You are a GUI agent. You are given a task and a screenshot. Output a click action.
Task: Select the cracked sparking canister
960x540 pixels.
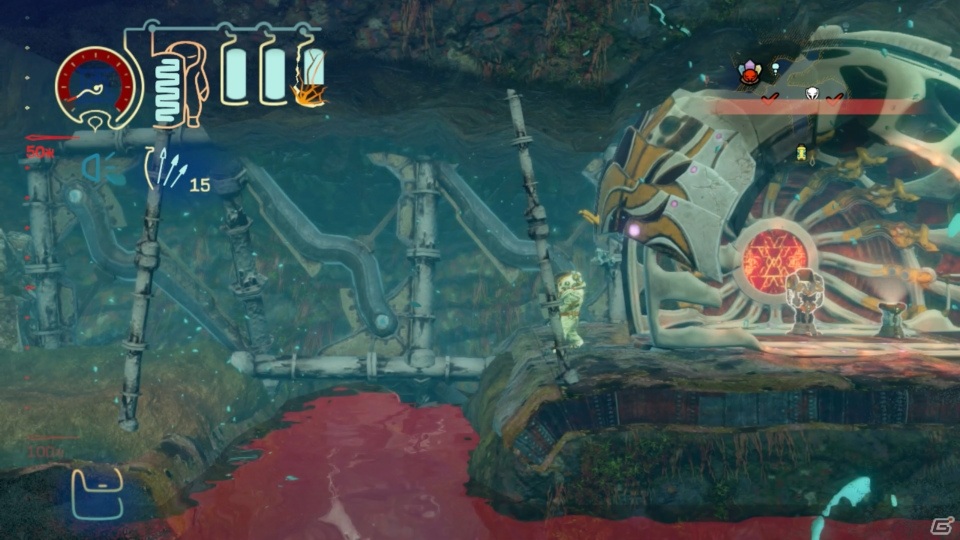point(309,77)
